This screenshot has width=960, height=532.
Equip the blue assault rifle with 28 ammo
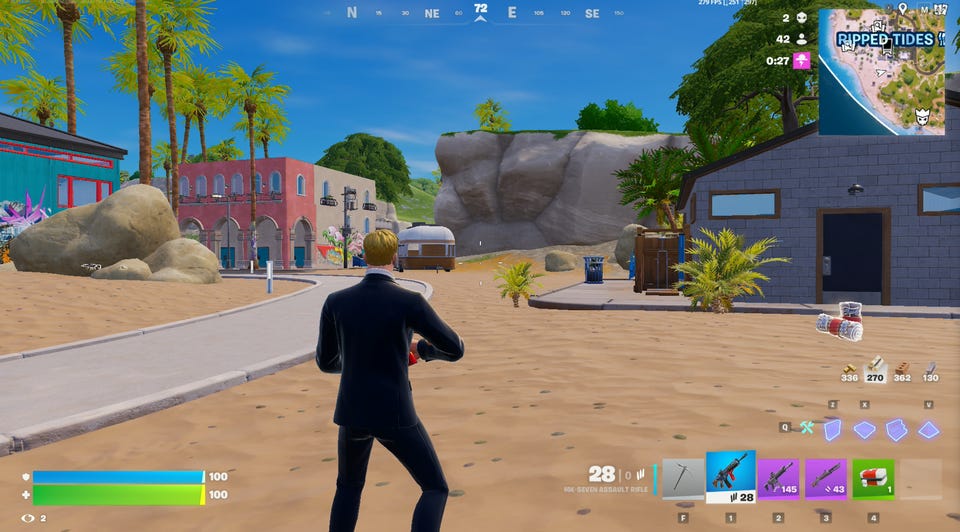tap(731, 477)
